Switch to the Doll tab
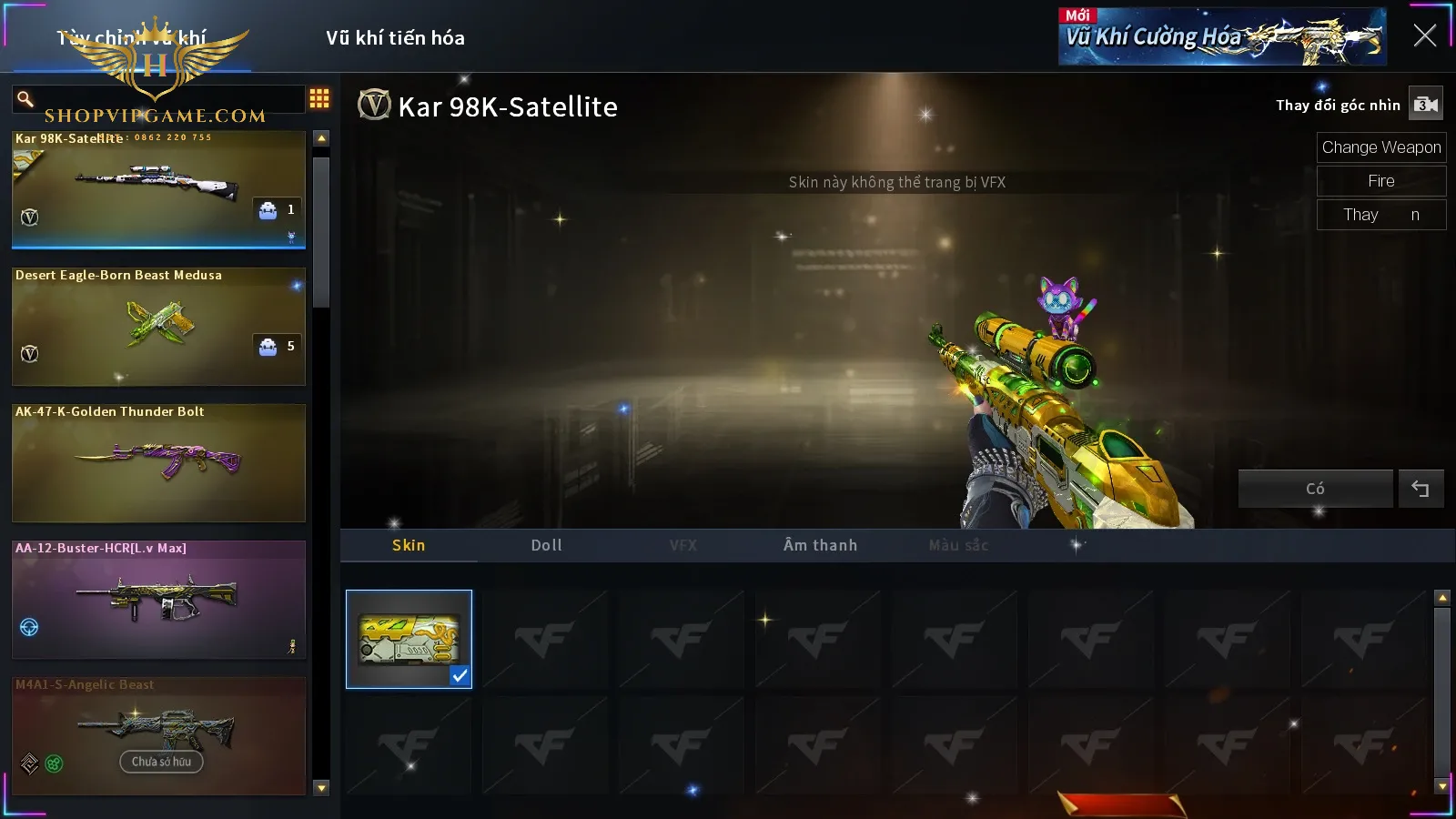The width and height of the screenshot is (1456, 819). coord(546,545)
